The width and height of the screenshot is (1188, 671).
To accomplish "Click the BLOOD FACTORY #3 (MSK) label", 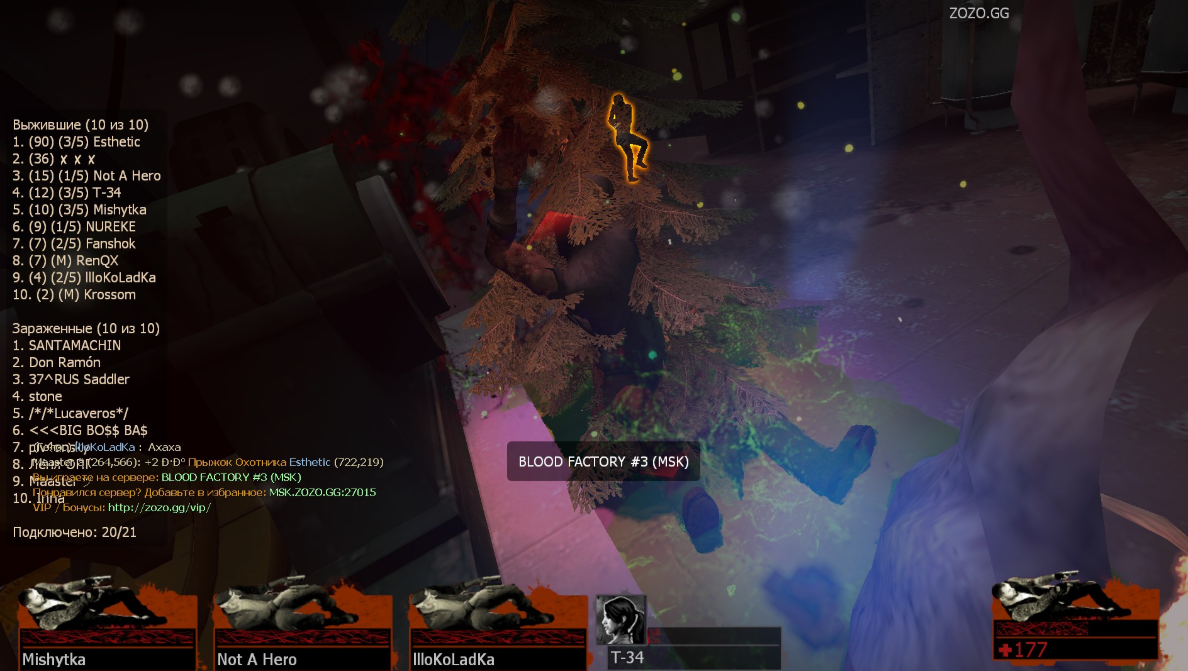I will (603, 462).
